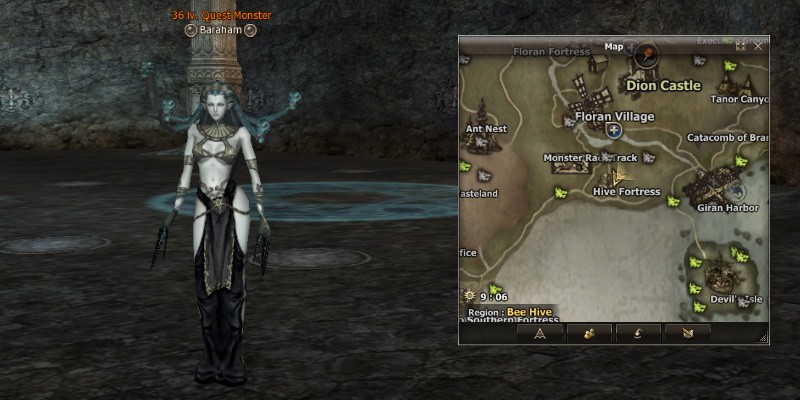800x400 pixels.
Task: Click the compass pin icon atop the map
Action: point(646,53)
